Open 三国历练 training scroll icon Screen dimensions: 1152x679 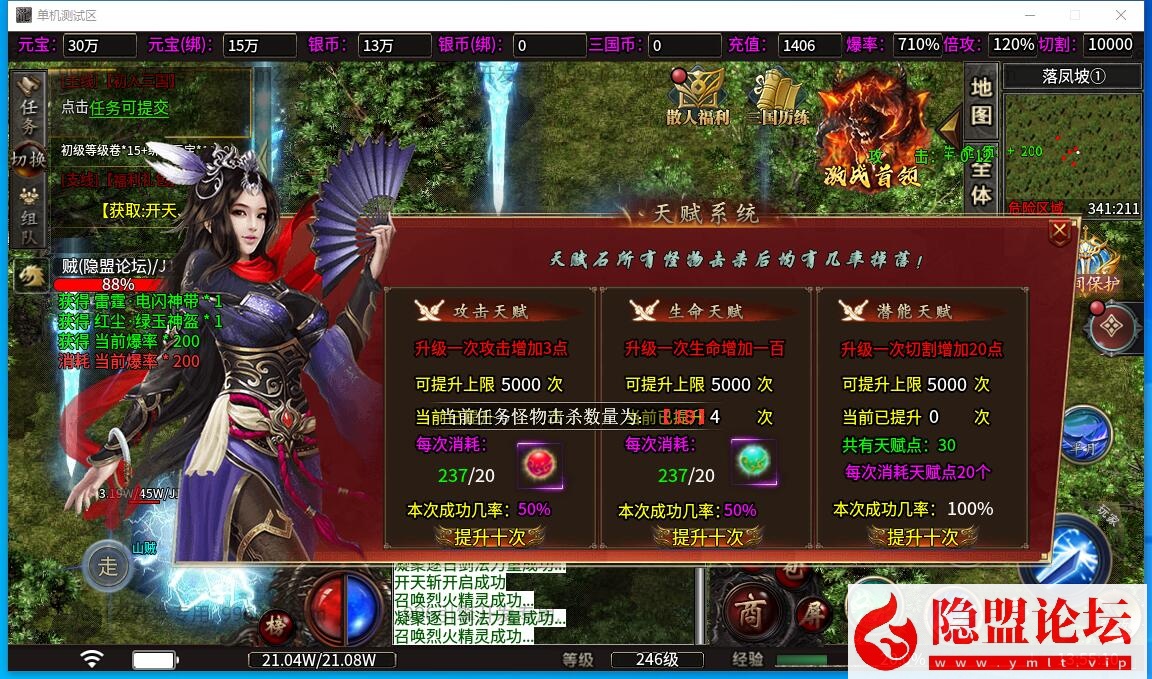click(x=777, y=97)
